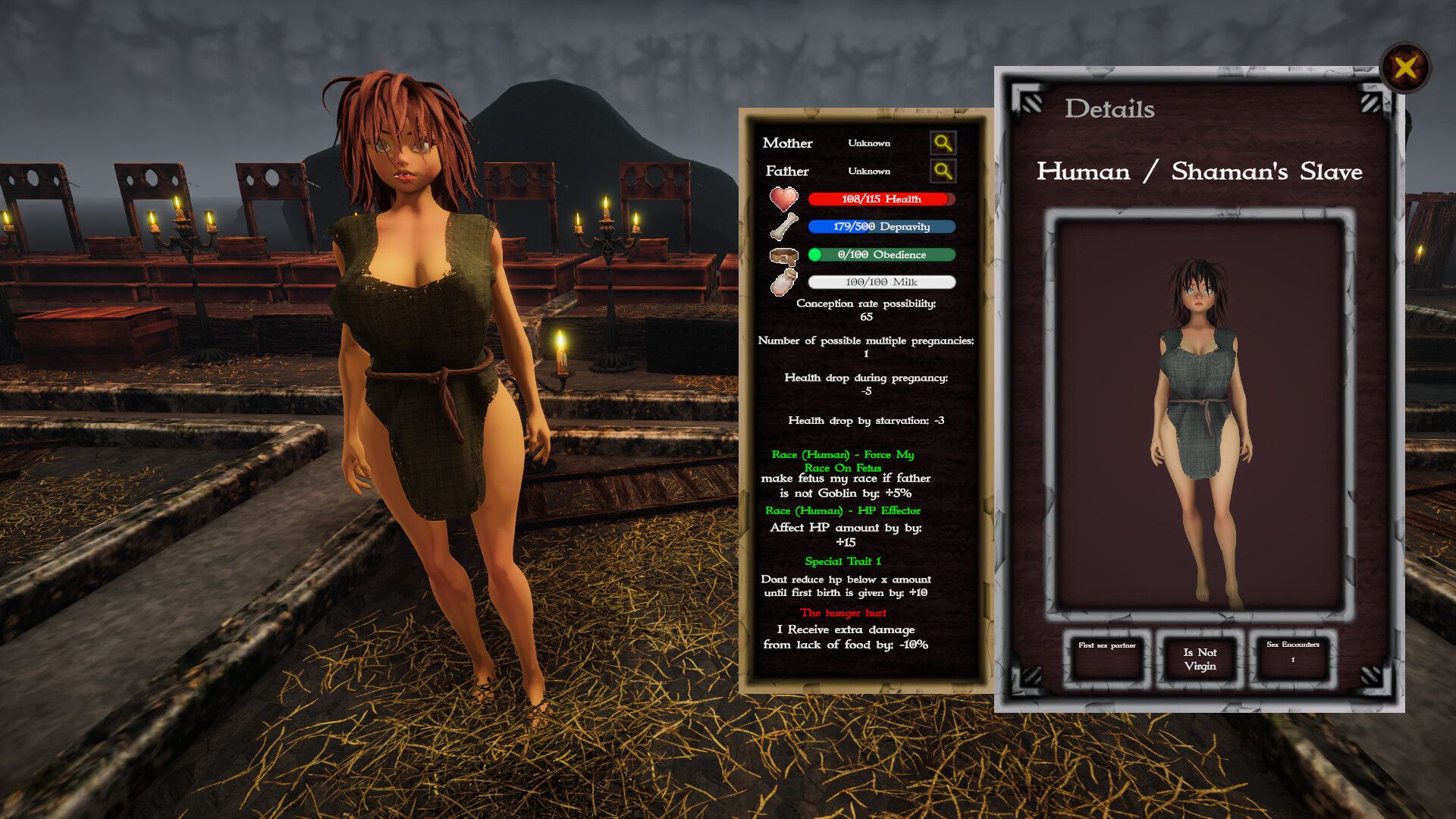The height and width of the screenshot is (819, 1456).
Task: Click The hunger hurt trait
Action: click(x=845, y=613)
